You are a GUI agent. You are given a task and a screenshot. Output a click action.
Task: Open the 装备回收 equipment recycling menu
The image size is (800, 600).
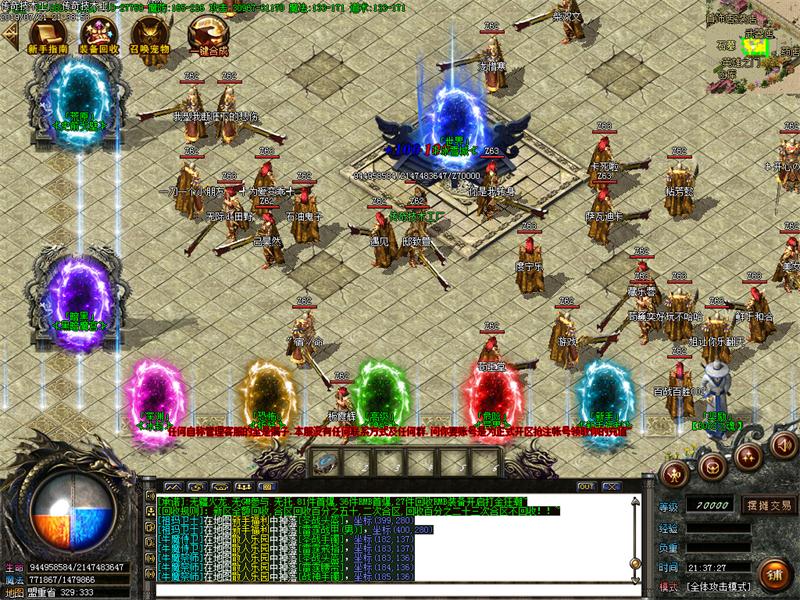[x=99, y=38]
